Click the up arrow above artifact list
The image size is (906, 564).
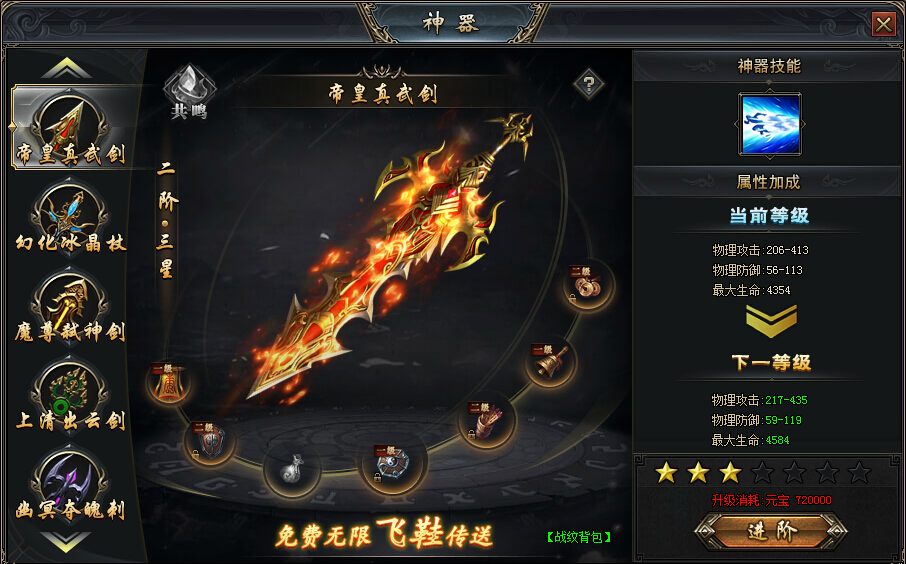click(x=67, y=69)
